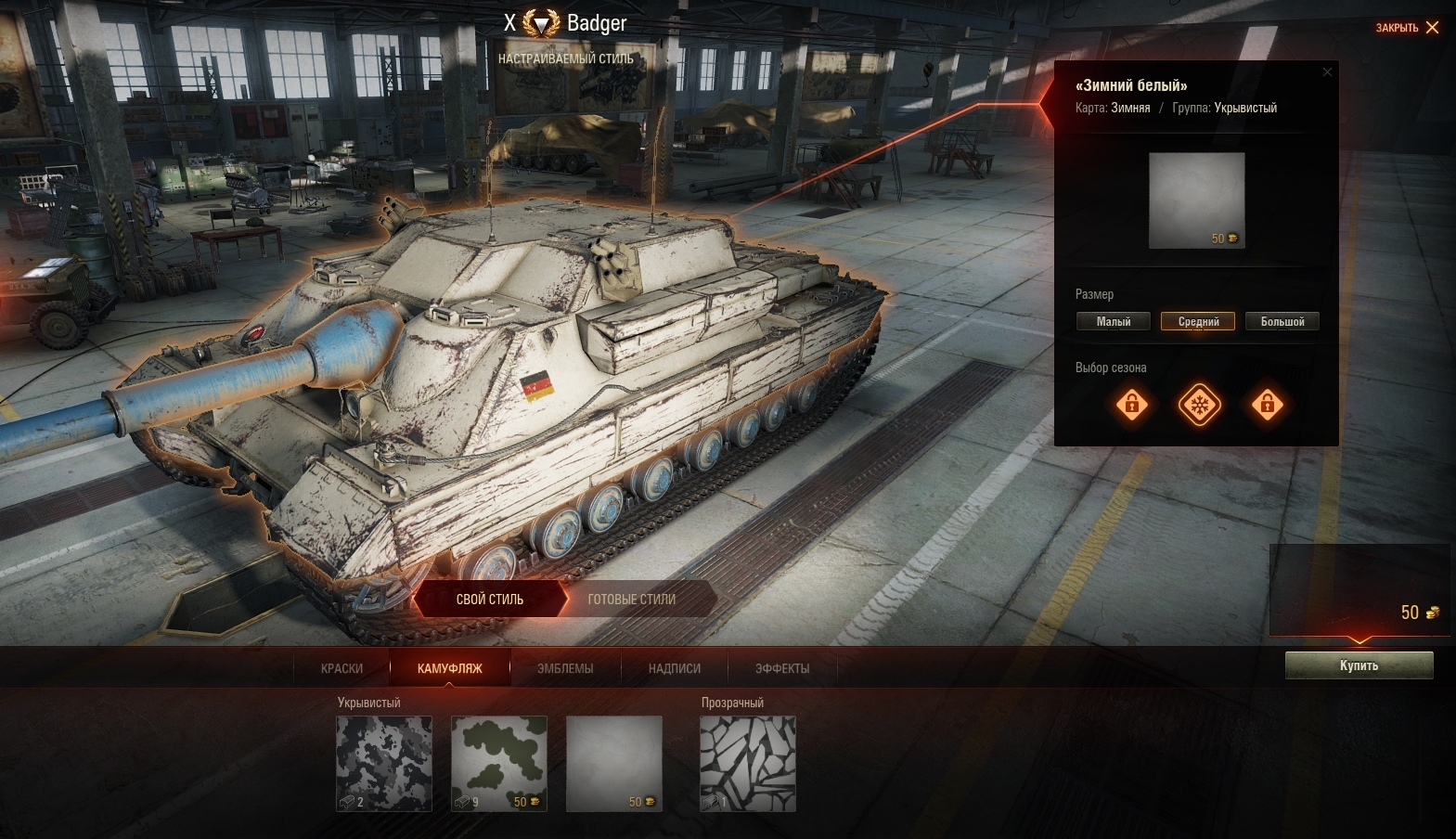Select the plain white winter camouflage thumbnail
The width and height of the screenshot is (1456, 839).
(x=614, y=763)
